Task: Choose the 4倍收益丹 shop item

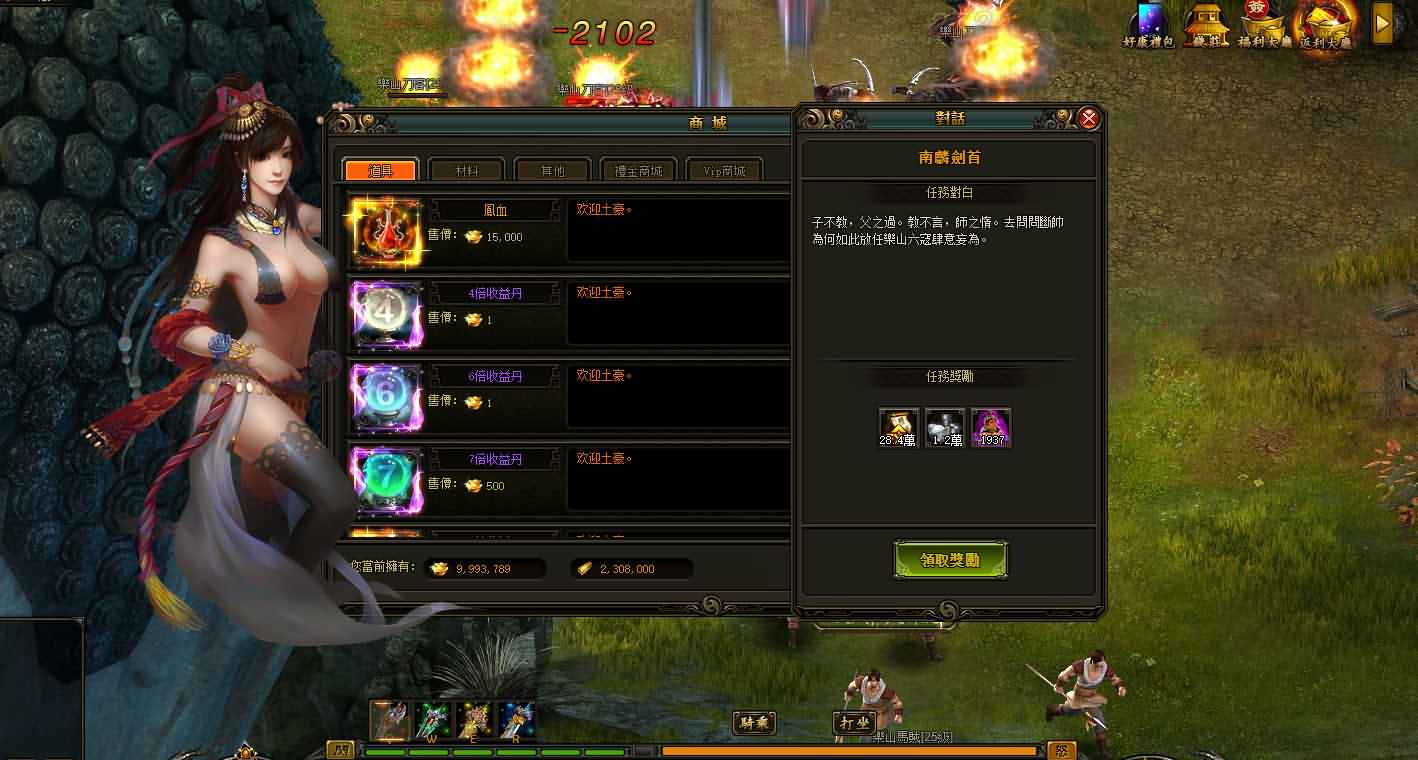Action: [386, 315]
